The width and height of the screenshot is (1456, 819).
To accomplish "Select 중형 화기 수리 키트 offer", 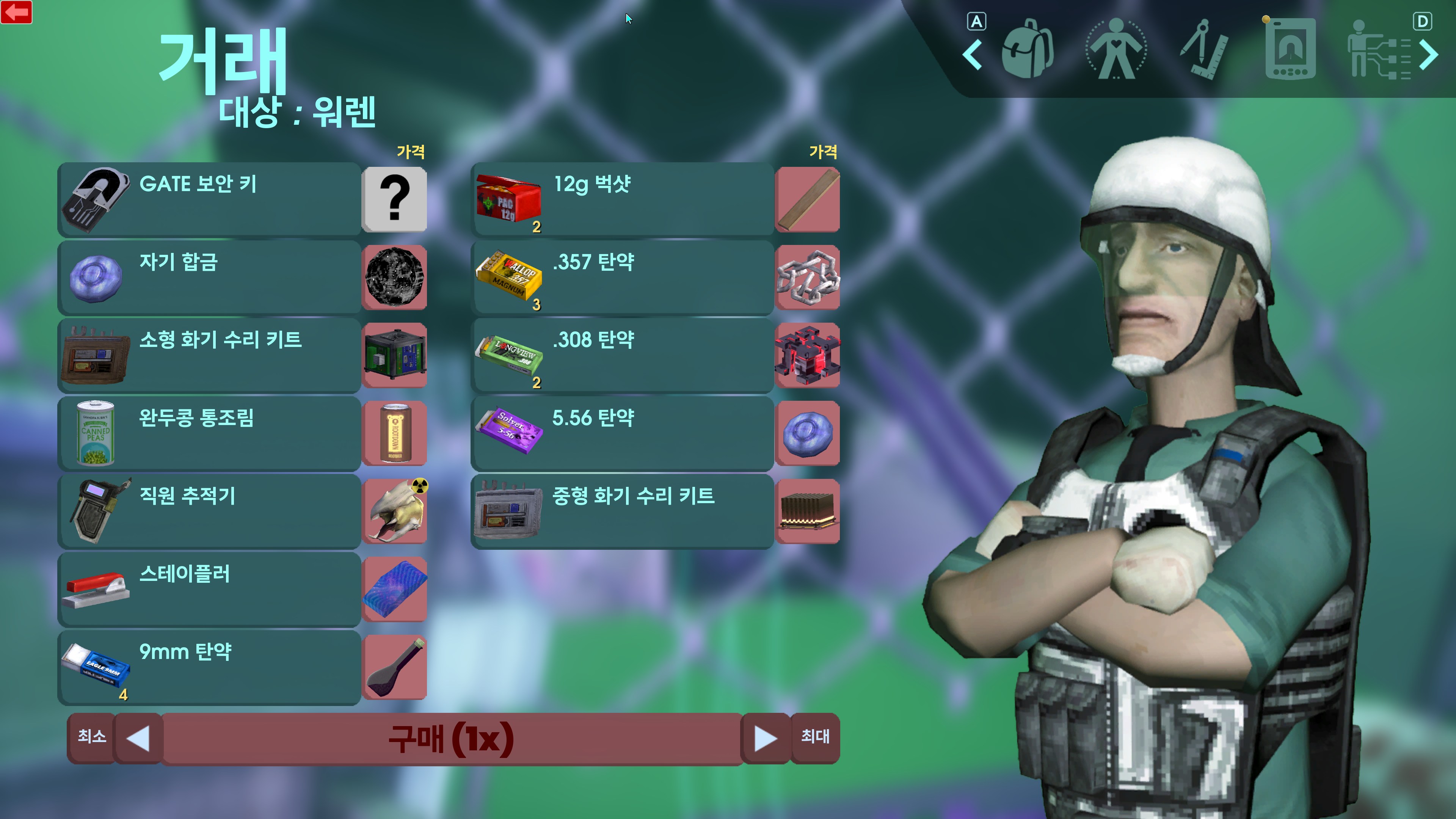I will (622, 511).
